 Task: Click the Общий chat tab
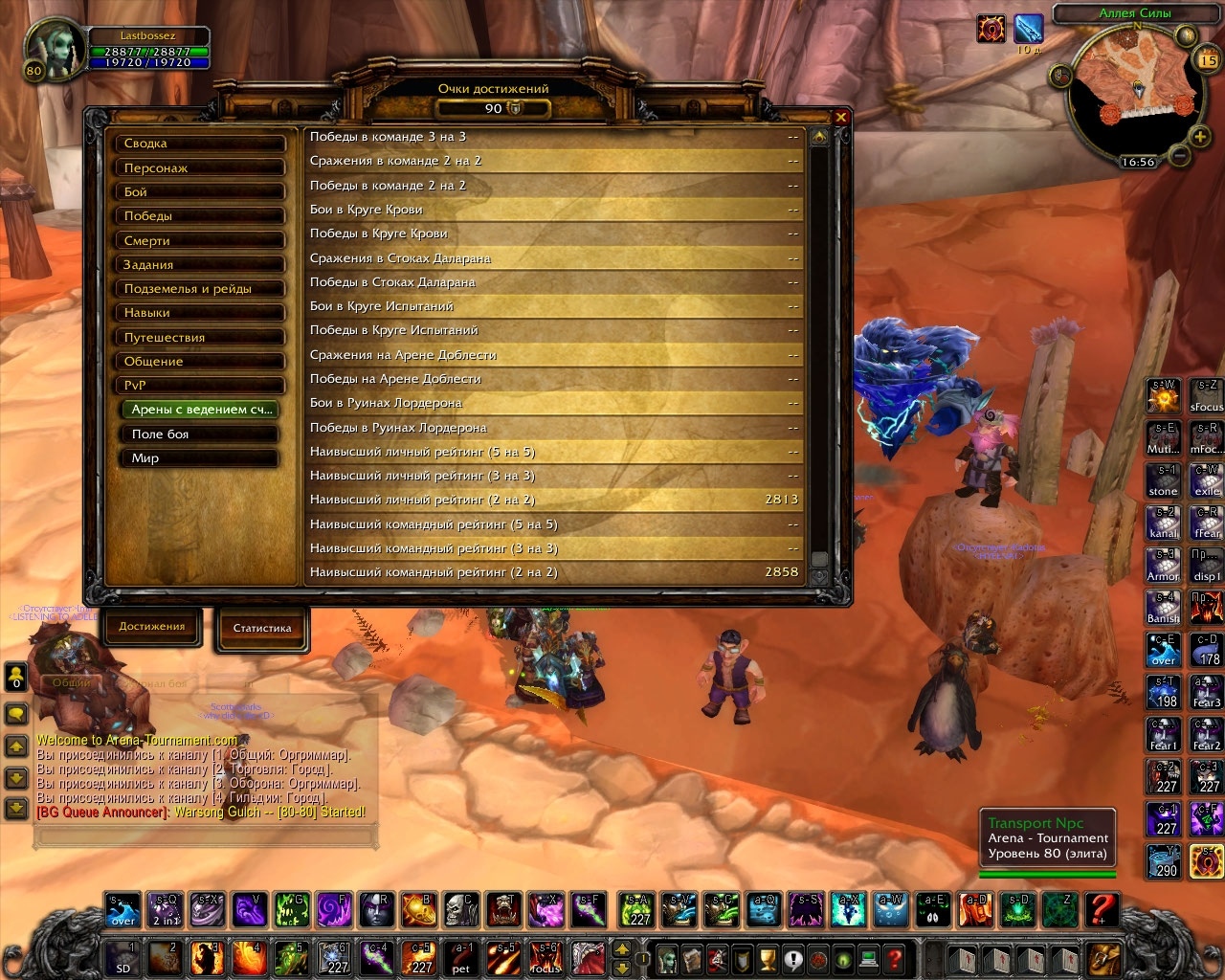(x=72, y=682)
